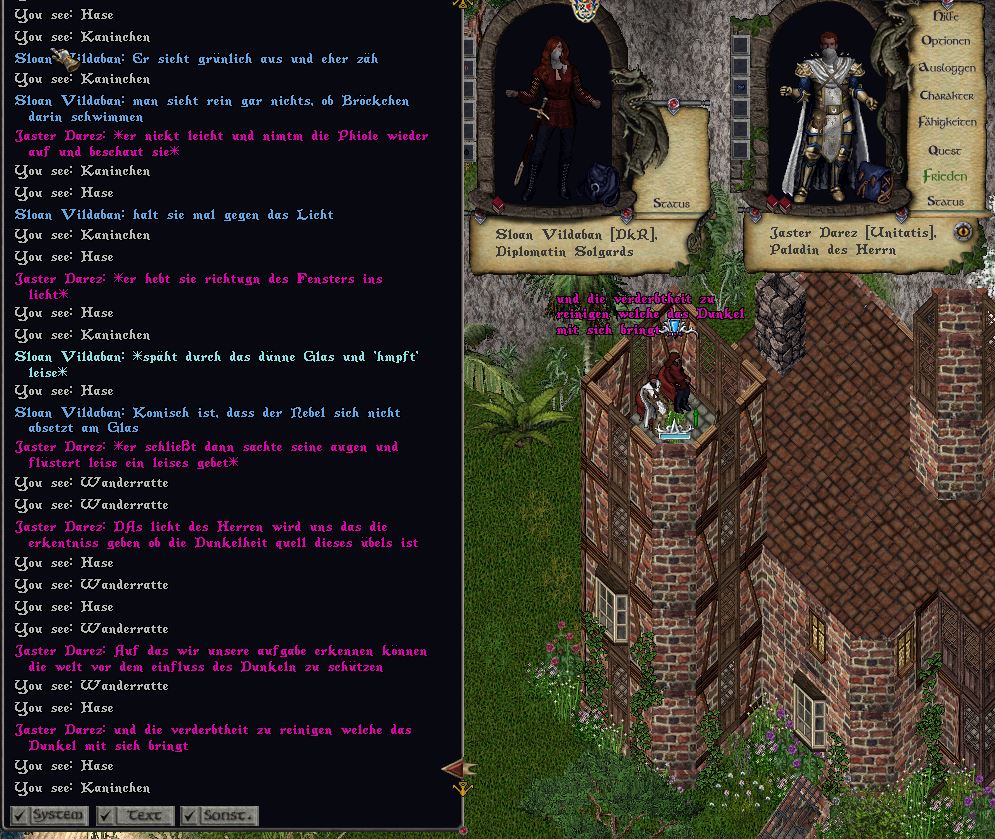Toggle the System journal filter checkbox
This screenshot has height=839, width=995.
pos(20,815)
